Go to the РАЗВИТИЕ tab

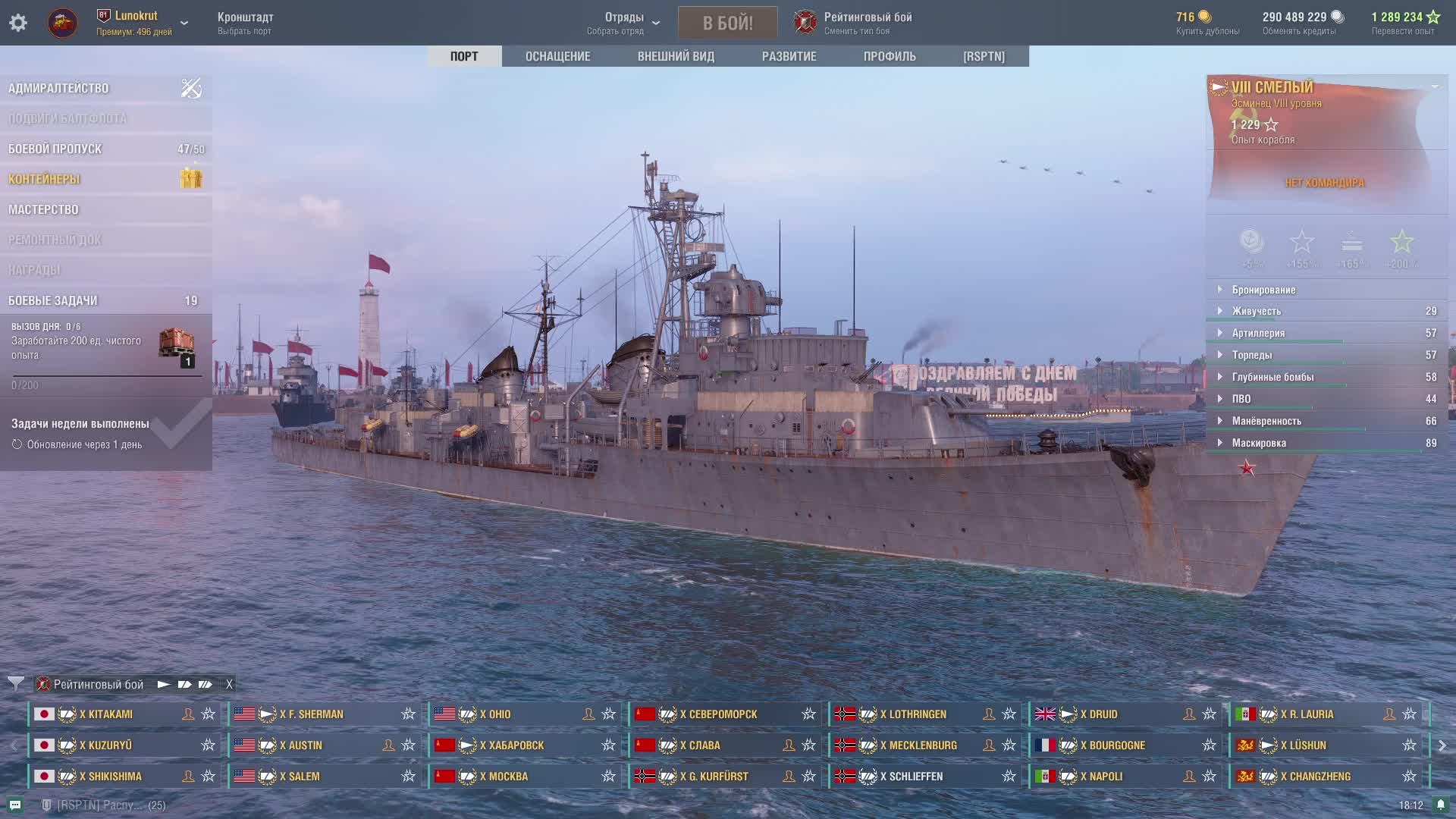point(789,56)
